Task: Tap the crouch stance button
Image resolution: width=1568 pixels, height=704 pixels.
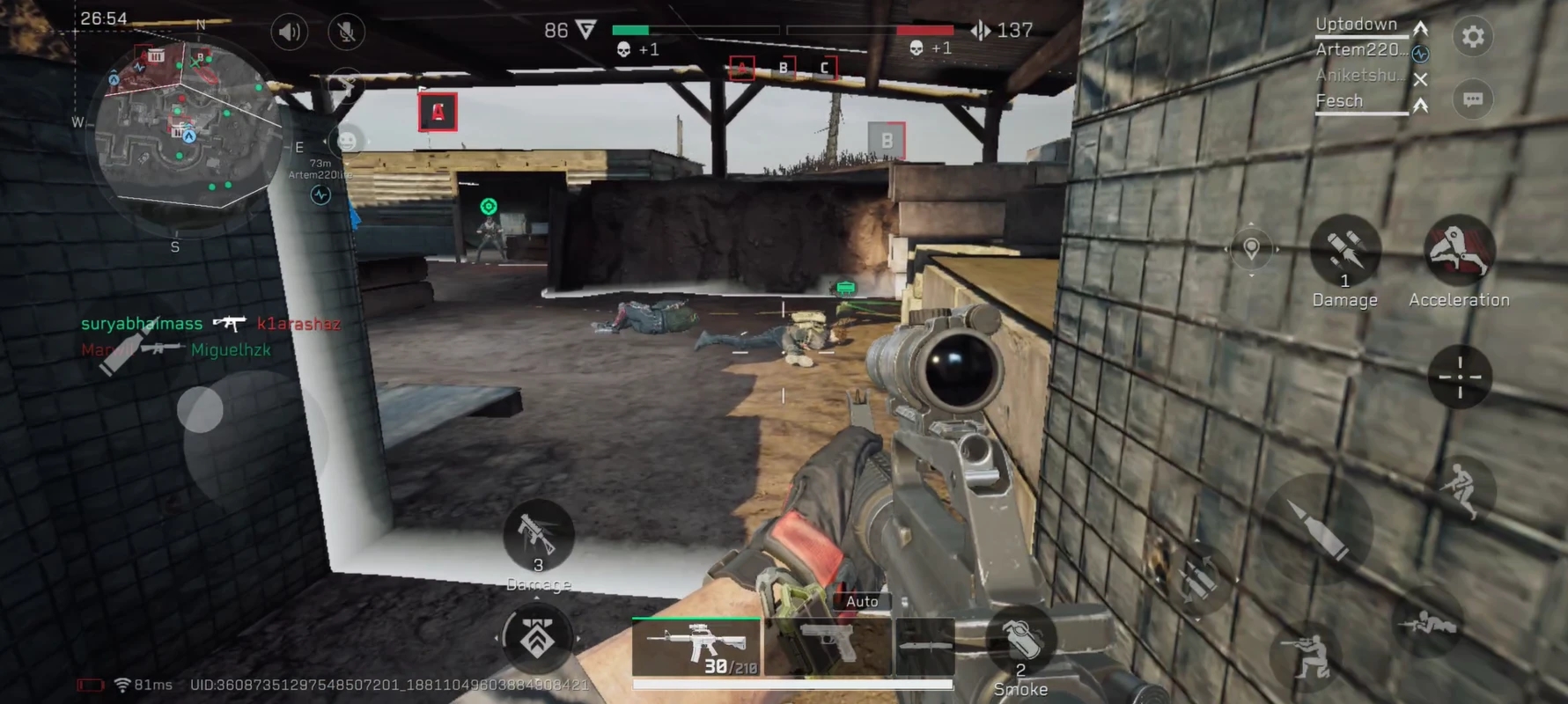Action: (x=1307, y=656)
